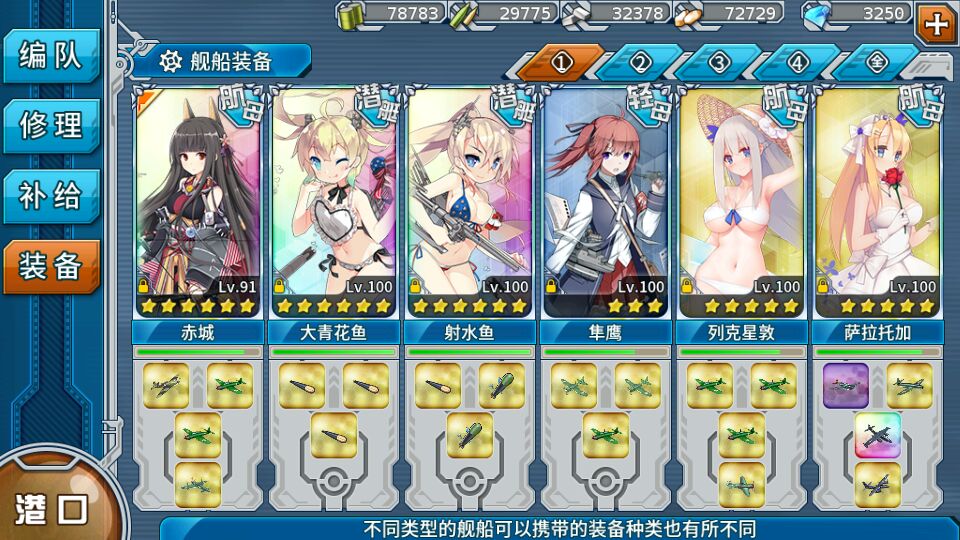Select 射水鱼's bottom submarine equipment slot
The image size is (960, 540).
[470, 435]
